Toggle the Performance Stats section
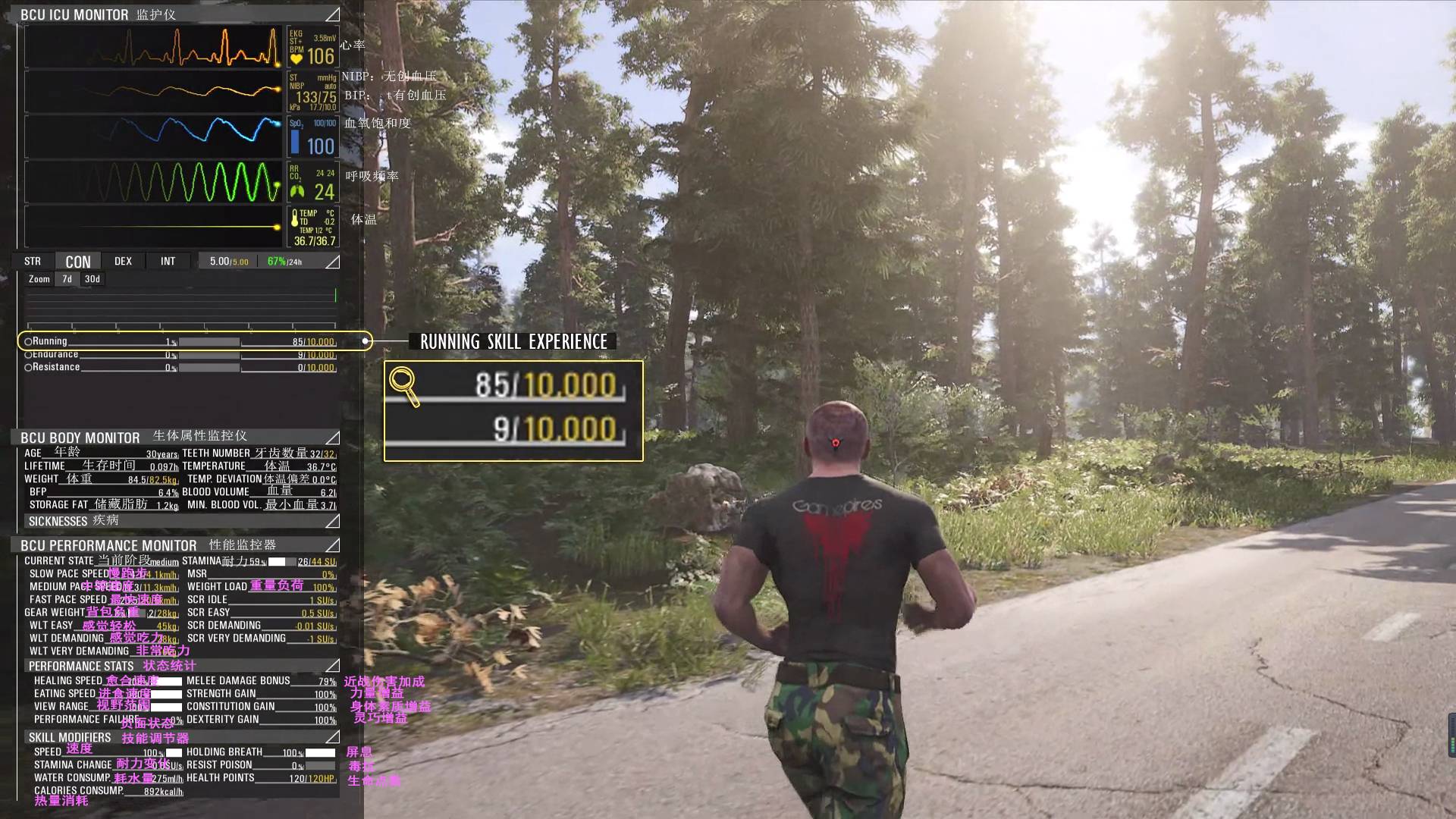 coord(332,666)
